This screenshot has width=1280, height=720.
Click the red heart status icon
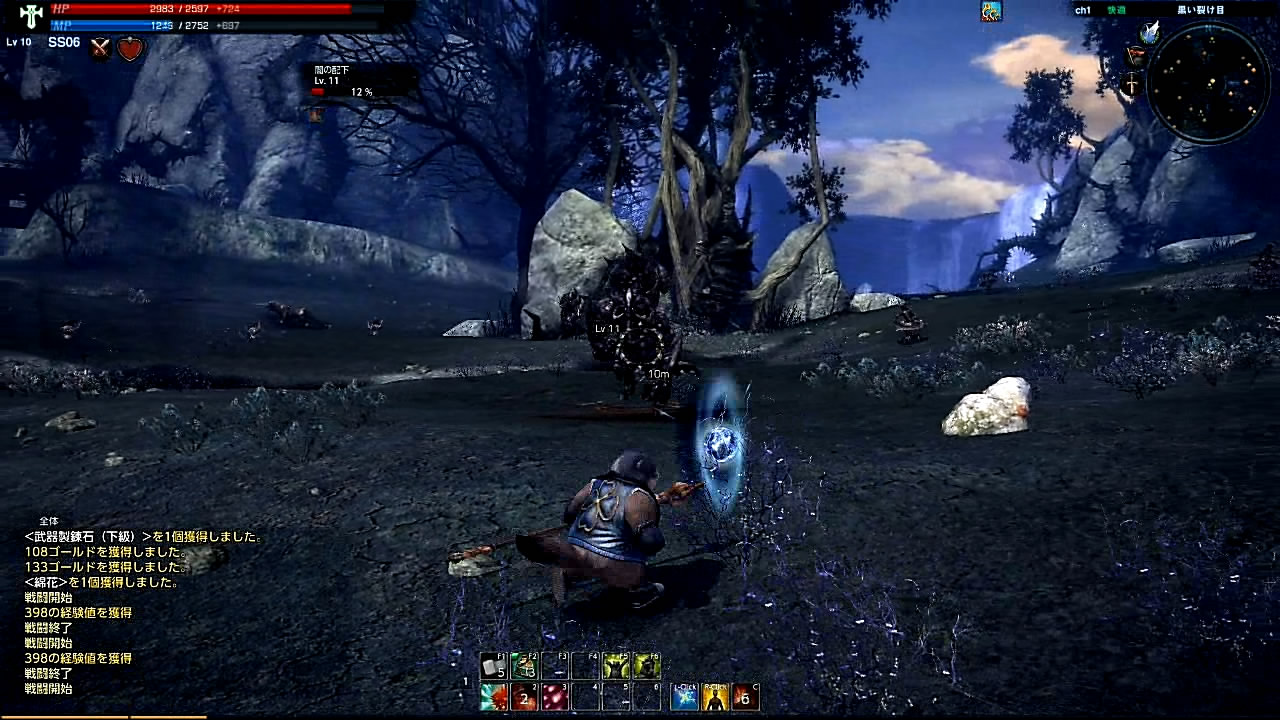point(130,48)
